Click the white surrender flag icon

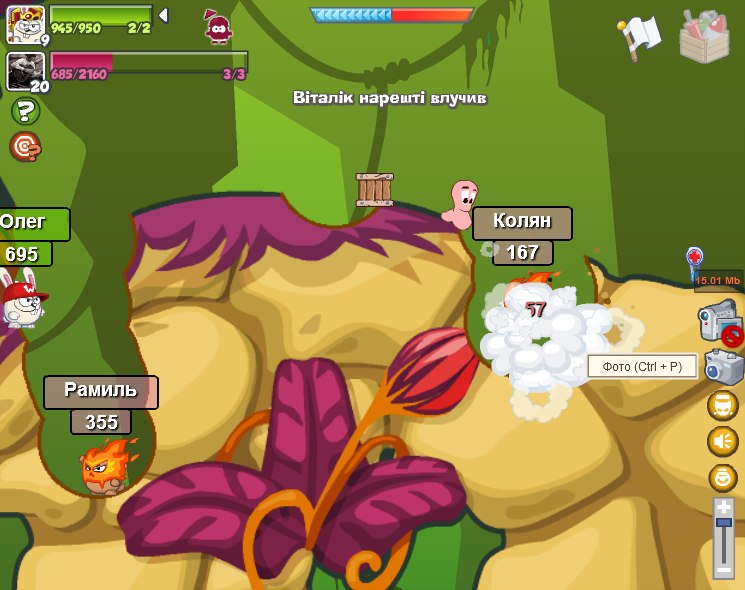[x=640, y=35]
